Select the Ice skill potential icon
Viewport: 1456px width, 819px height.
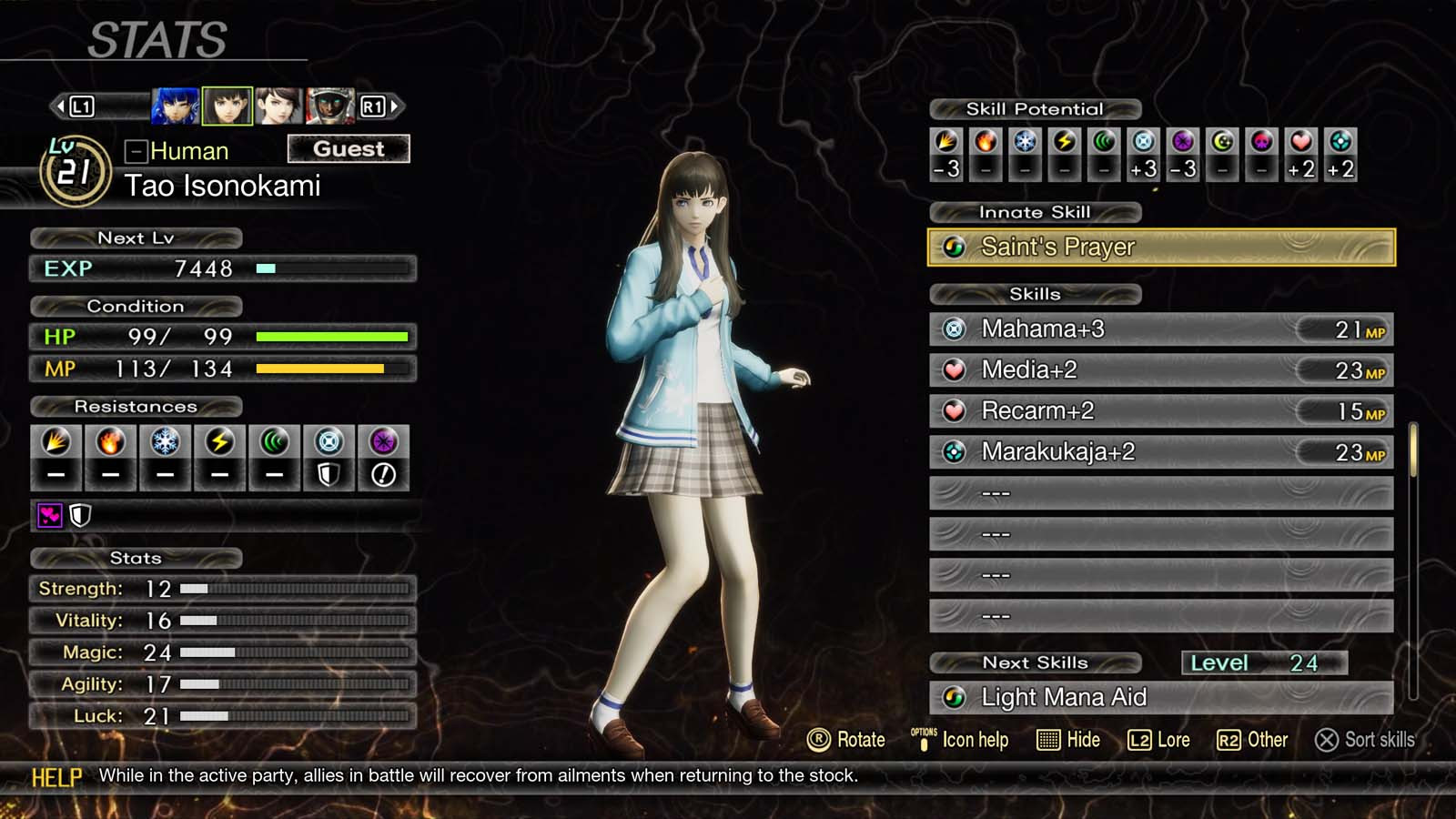click(x=1024, y=143)
